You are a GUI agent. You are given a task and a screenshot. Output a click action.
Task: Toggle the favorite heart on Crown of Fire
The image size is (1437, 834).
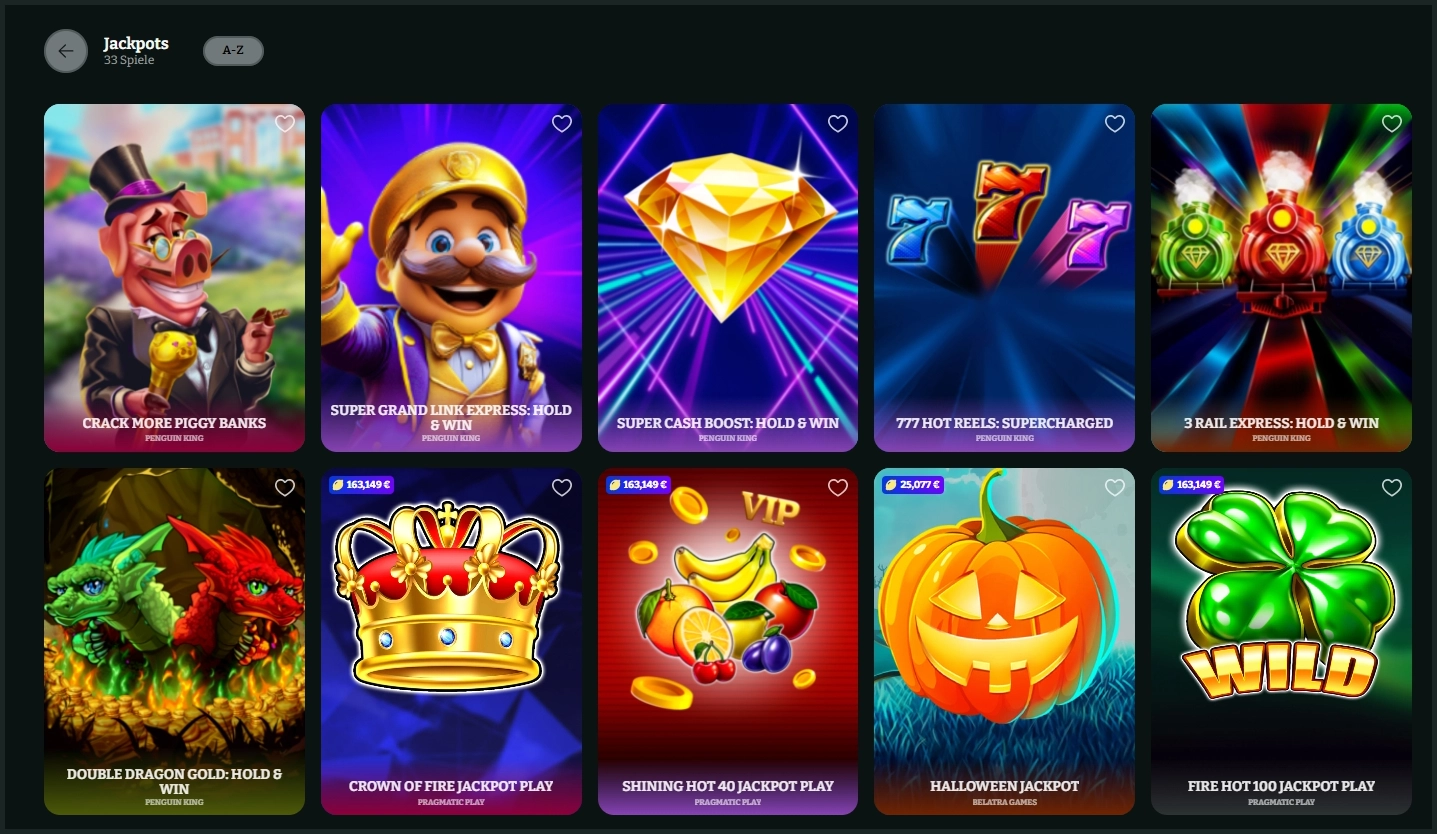561,487
